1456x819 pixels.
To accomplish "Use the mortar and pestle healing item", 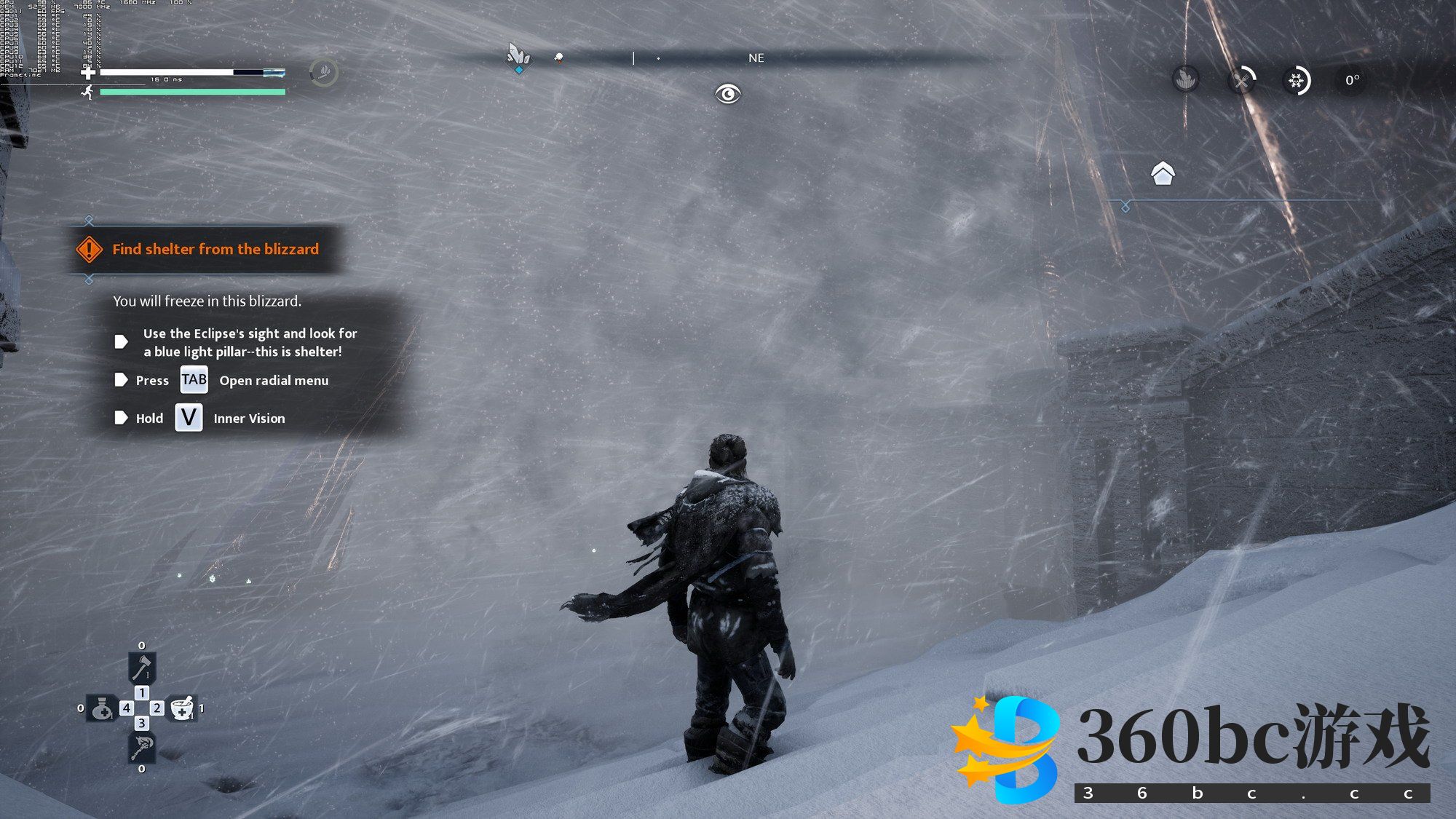I will (182, 708).
